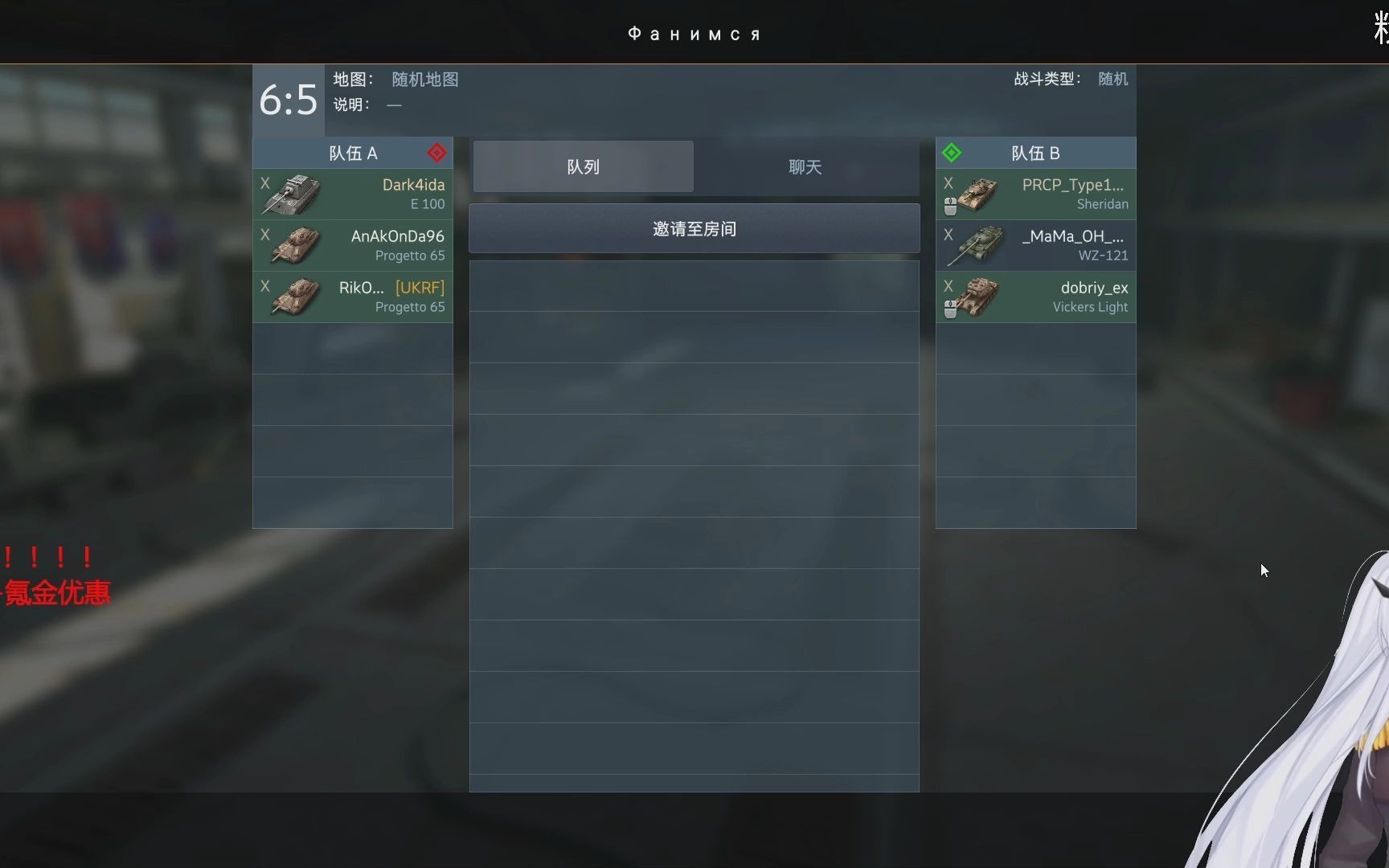The width and height of the screenshot is (1389, 868).
Task: Click the 6:5 room timer display
Action: [288, 99]
